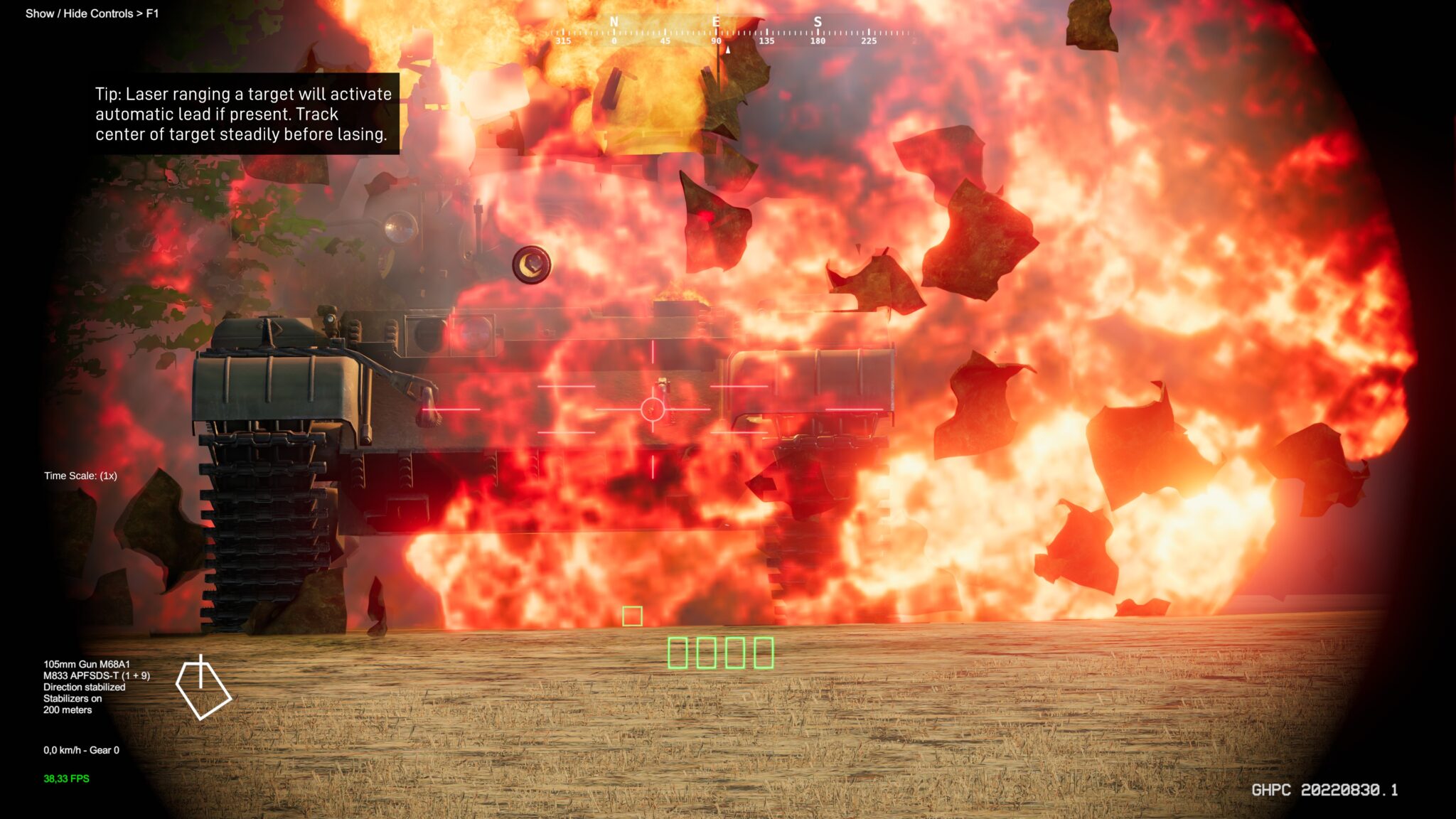Select the tank hull orientation indicator

point(203,687)
